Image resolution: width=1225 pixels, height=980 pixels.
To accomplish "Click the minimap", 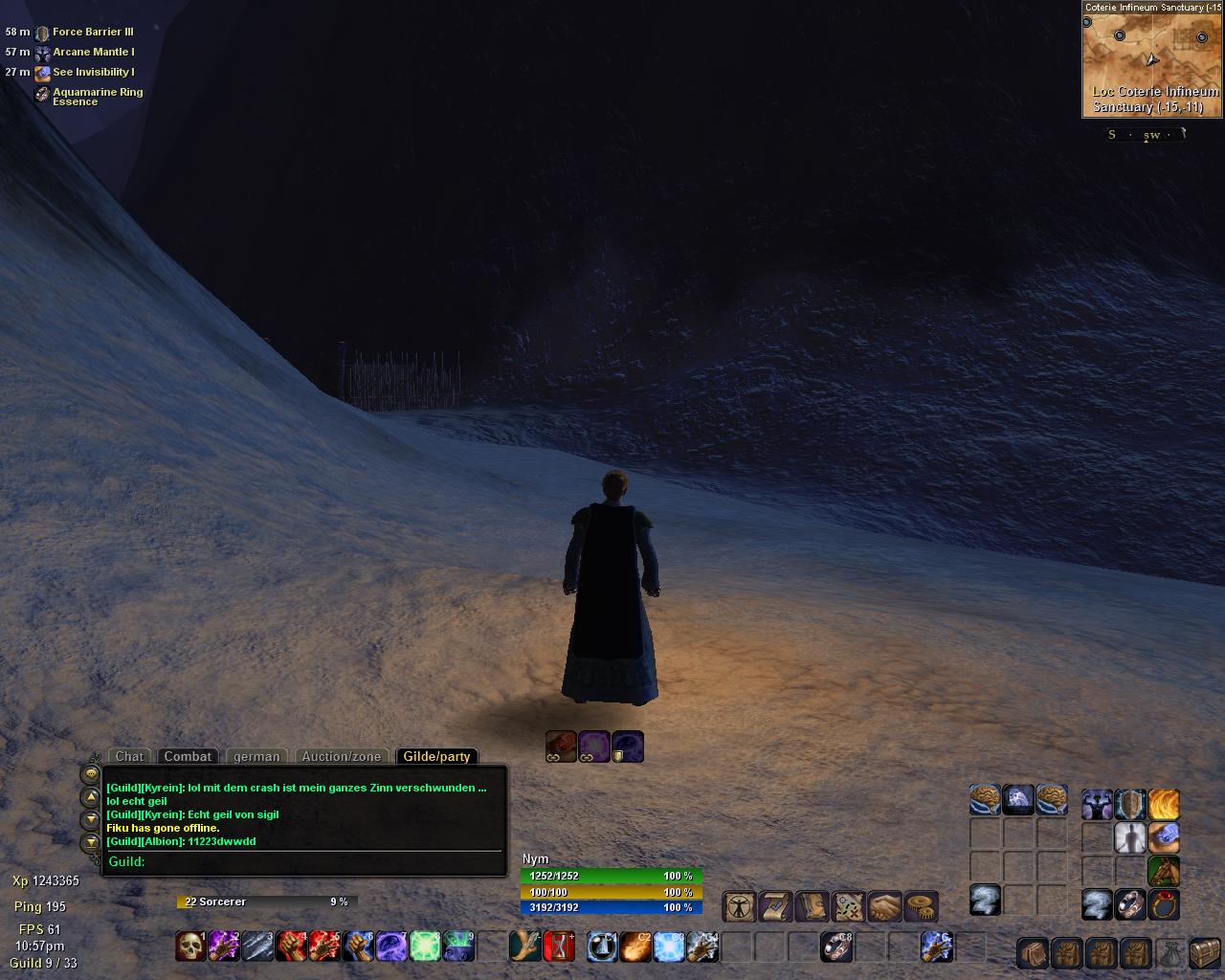I will point(1151,59).
